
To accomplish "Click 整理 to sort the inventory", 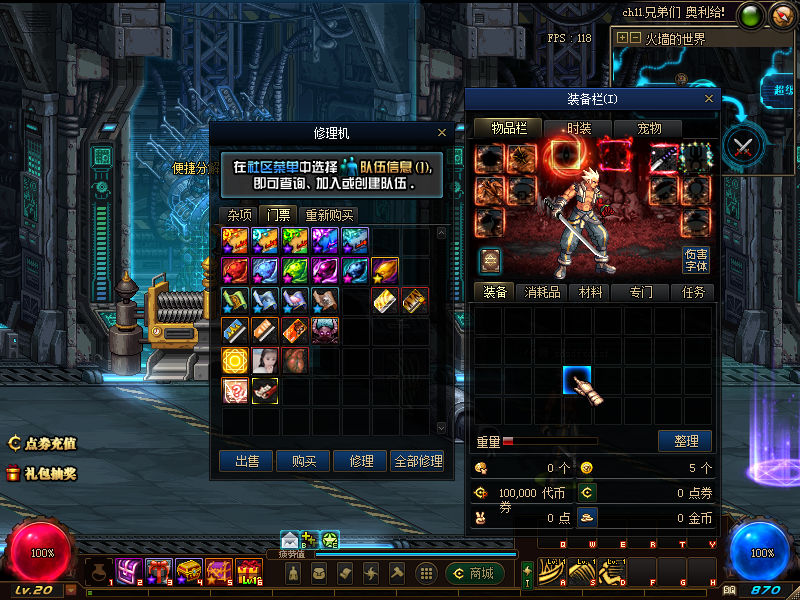I will tap(685, 441).
